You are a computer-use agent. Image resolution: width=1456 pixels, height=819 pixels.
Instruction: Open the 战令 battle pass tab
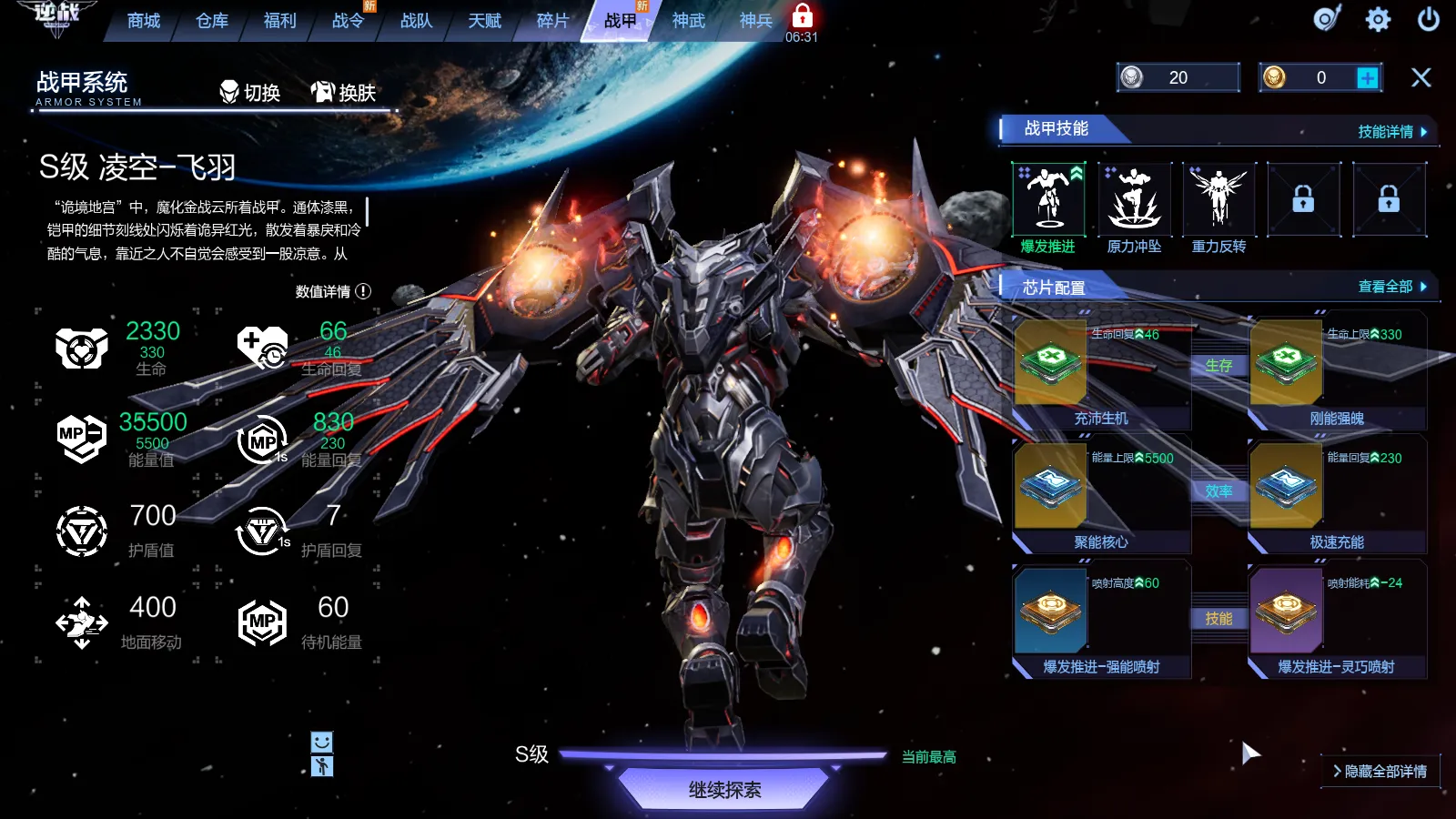(x=348, y=21)
